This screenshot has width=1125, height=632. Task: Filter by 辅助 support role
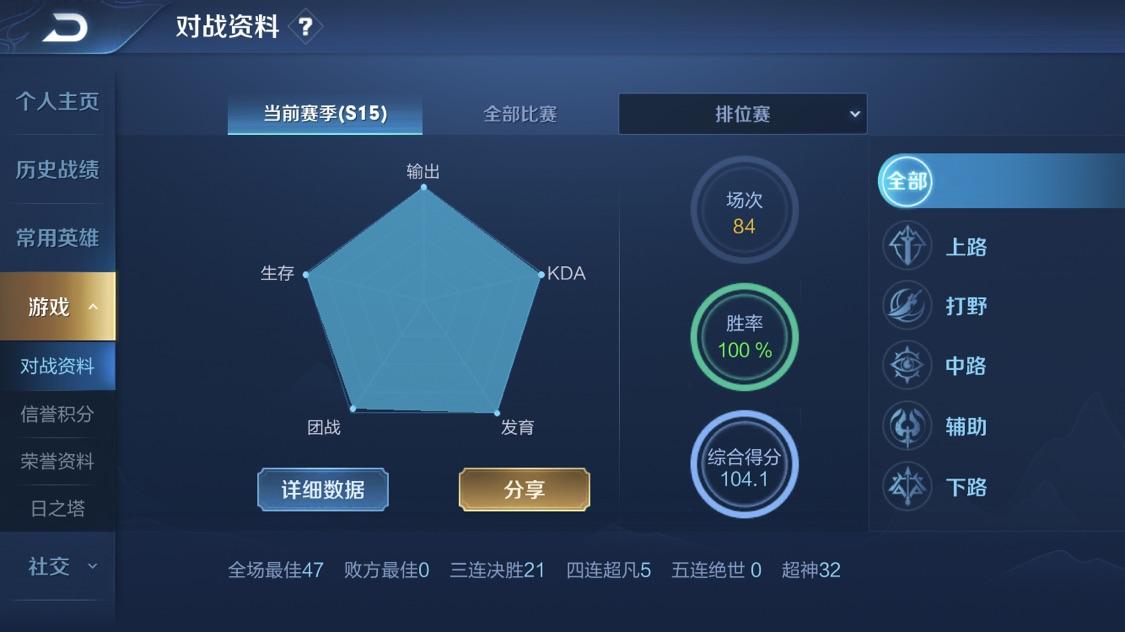[x=937, y=427]
